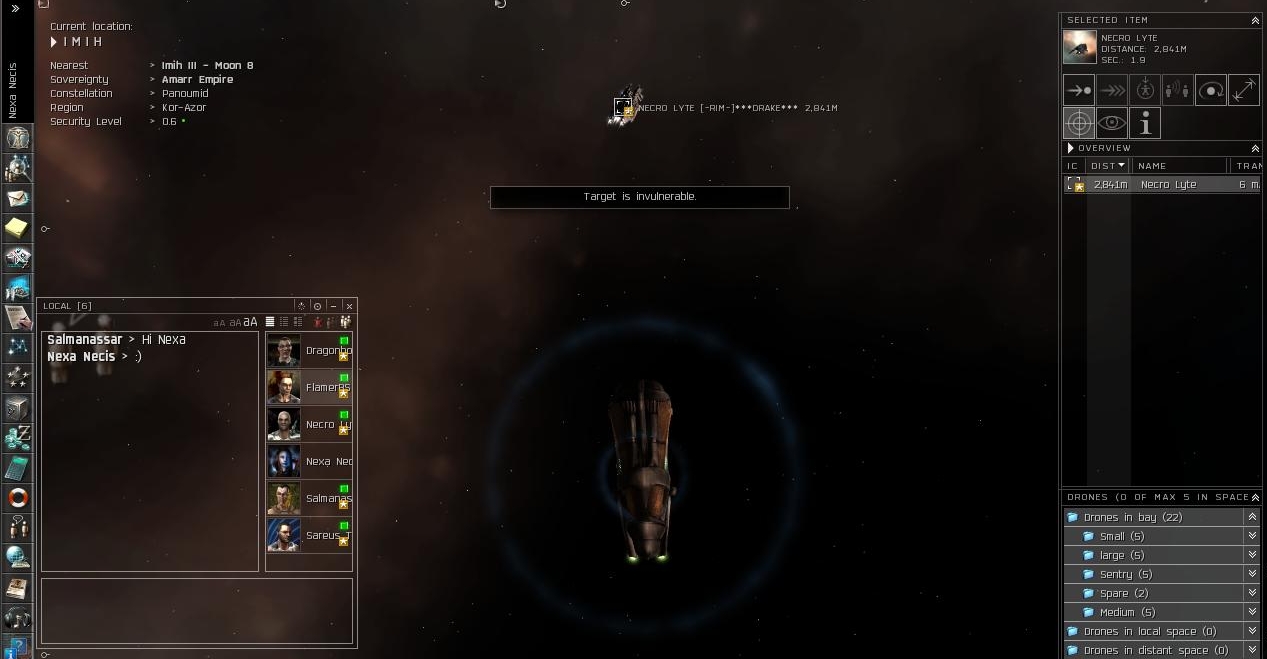Sort overview by the Dist column
1267x659 pixels.
coord(1106,166)
